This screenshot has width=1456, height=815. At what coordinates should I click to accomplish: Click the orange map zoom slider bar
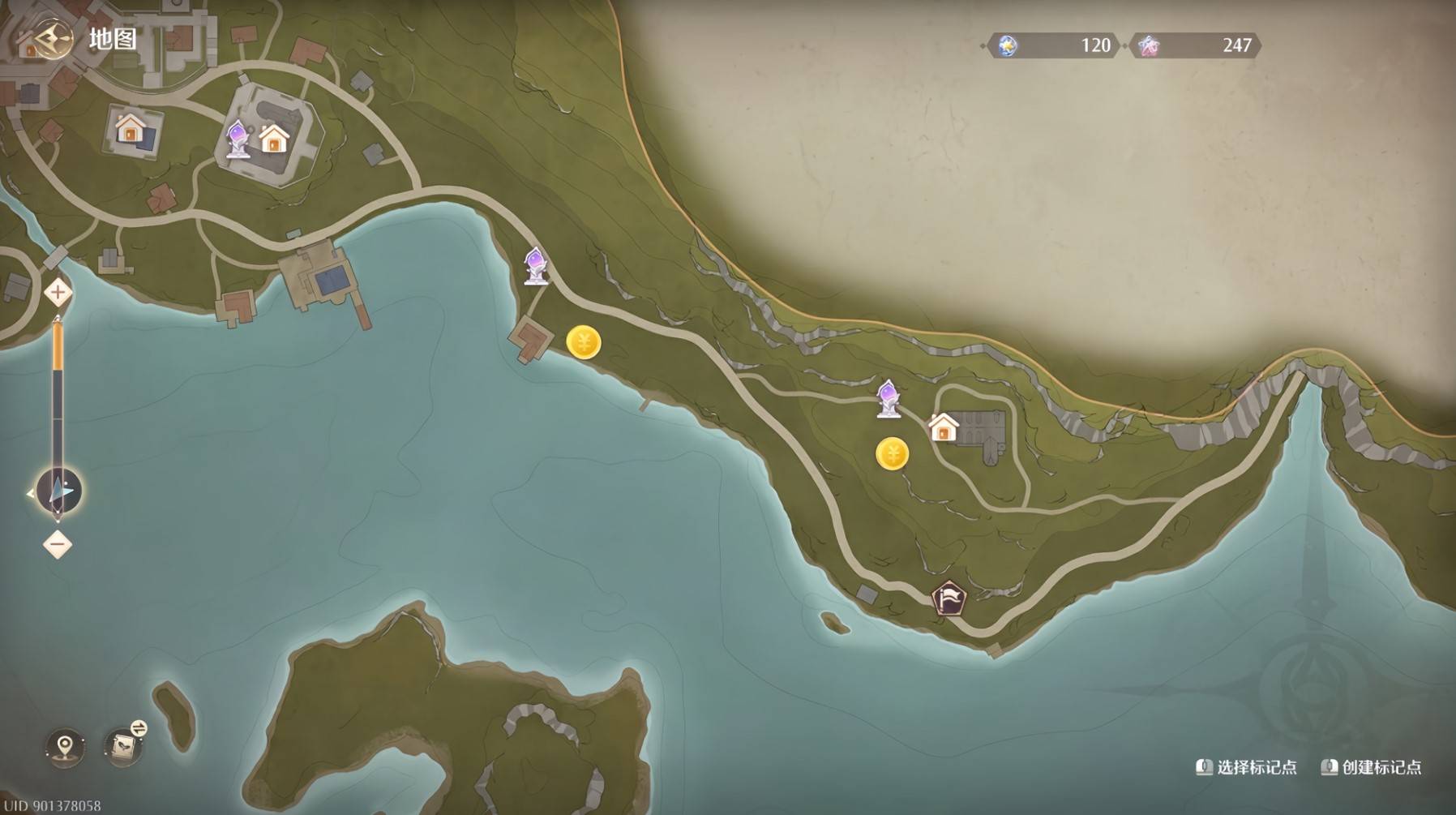58,347
